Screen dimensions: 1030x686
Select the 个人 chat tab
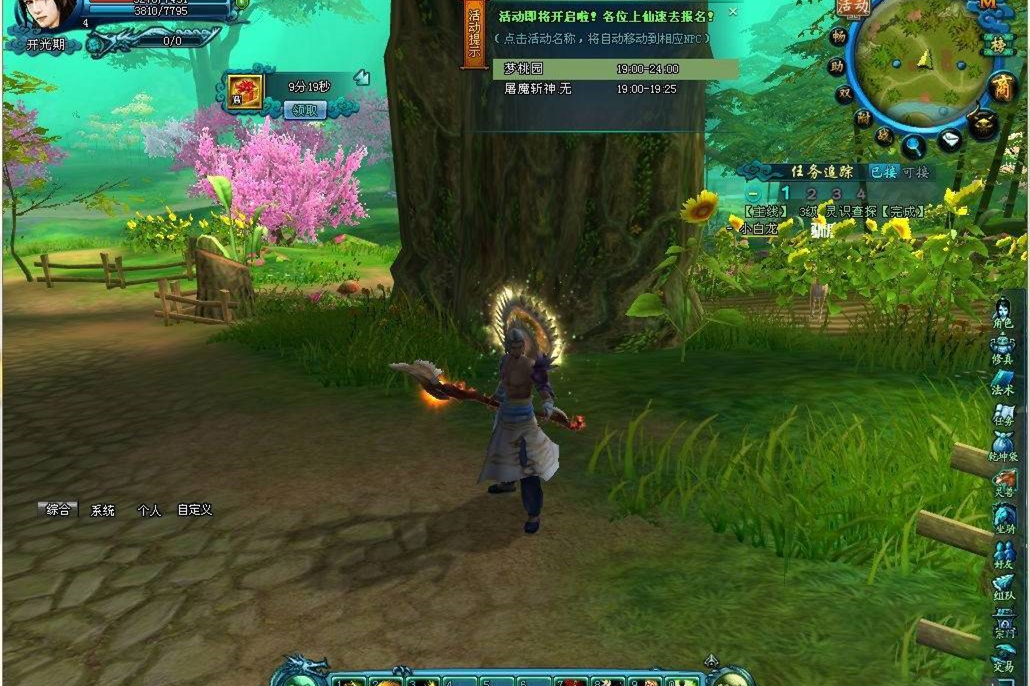tap(149, 510)
